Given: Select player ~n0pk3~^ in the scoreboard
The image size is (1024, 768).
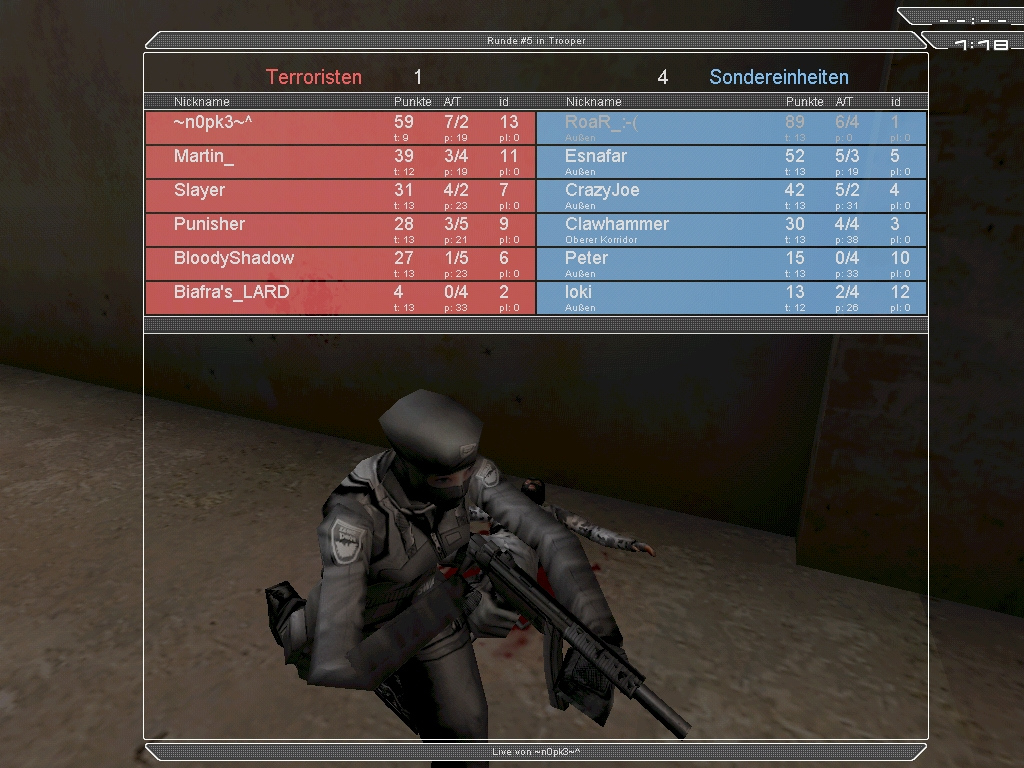Looking at the screenshot, I should point(340,128).
